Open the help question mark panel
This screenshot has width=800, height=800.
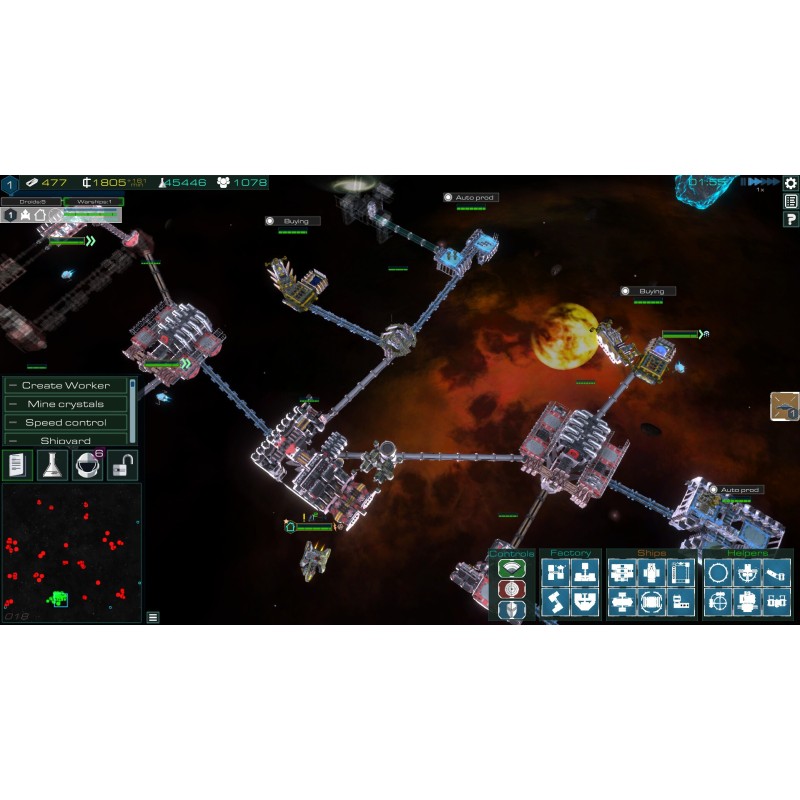point(791,219)
